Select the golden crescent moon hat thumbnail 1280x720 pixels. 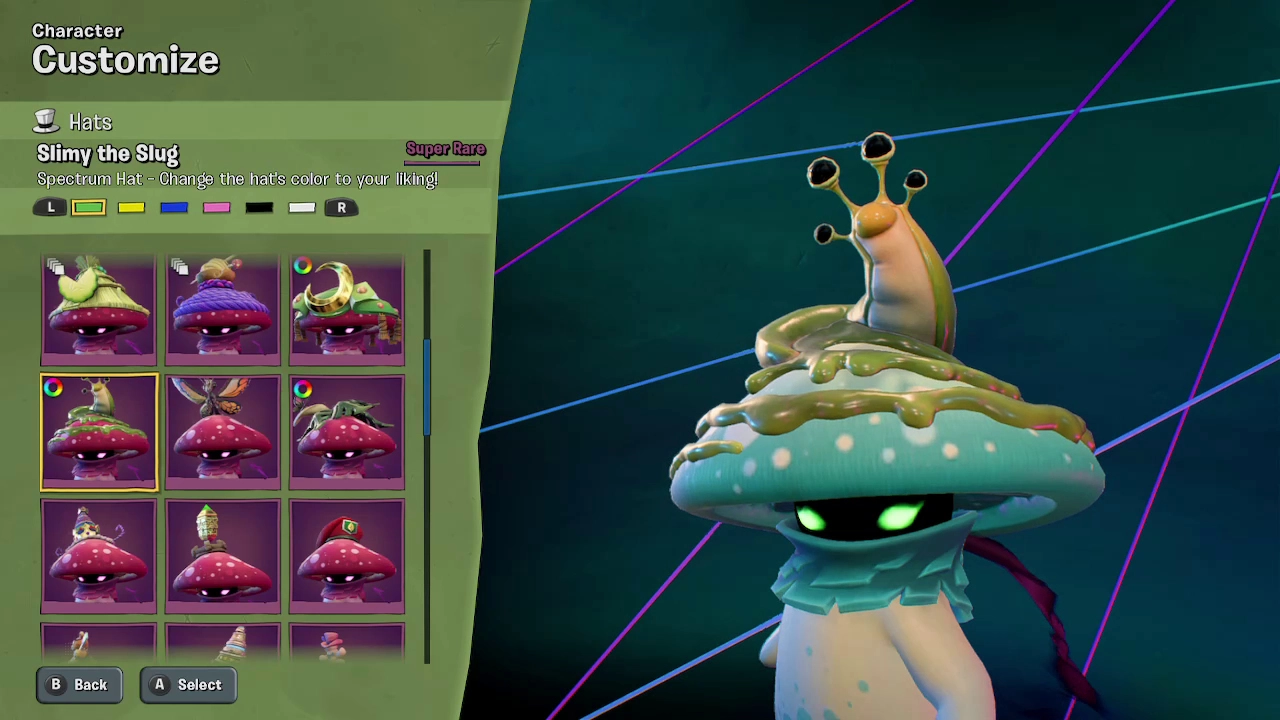[x=347, y=310]
